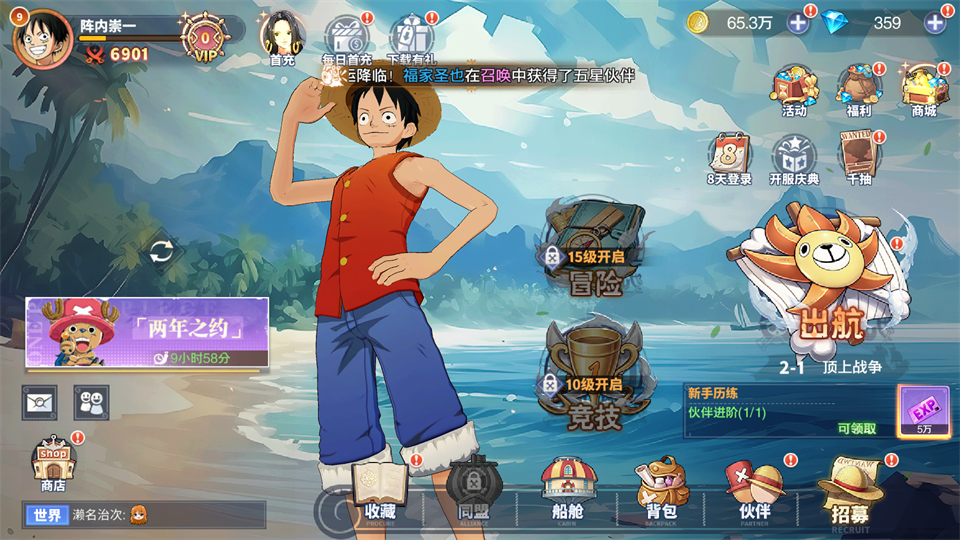Viewport: 960px width, 540px height.
Task: Open the 8天登录 login calendar
Action: (729, 158)
